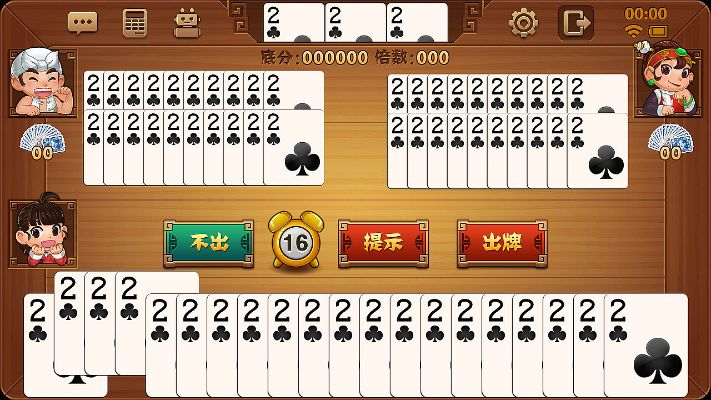Exit the game table
Screen dimensions: 711x400
coord(575,22)
